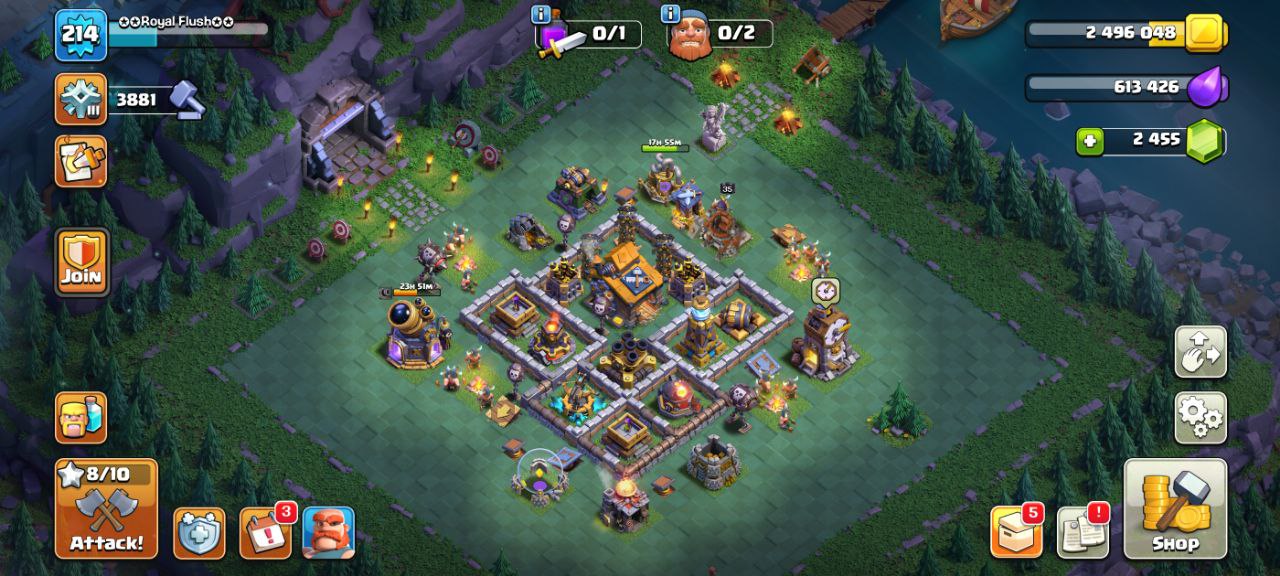
Task: Open the Shop
Action: pyautogui.click(x=1175, y=508)
